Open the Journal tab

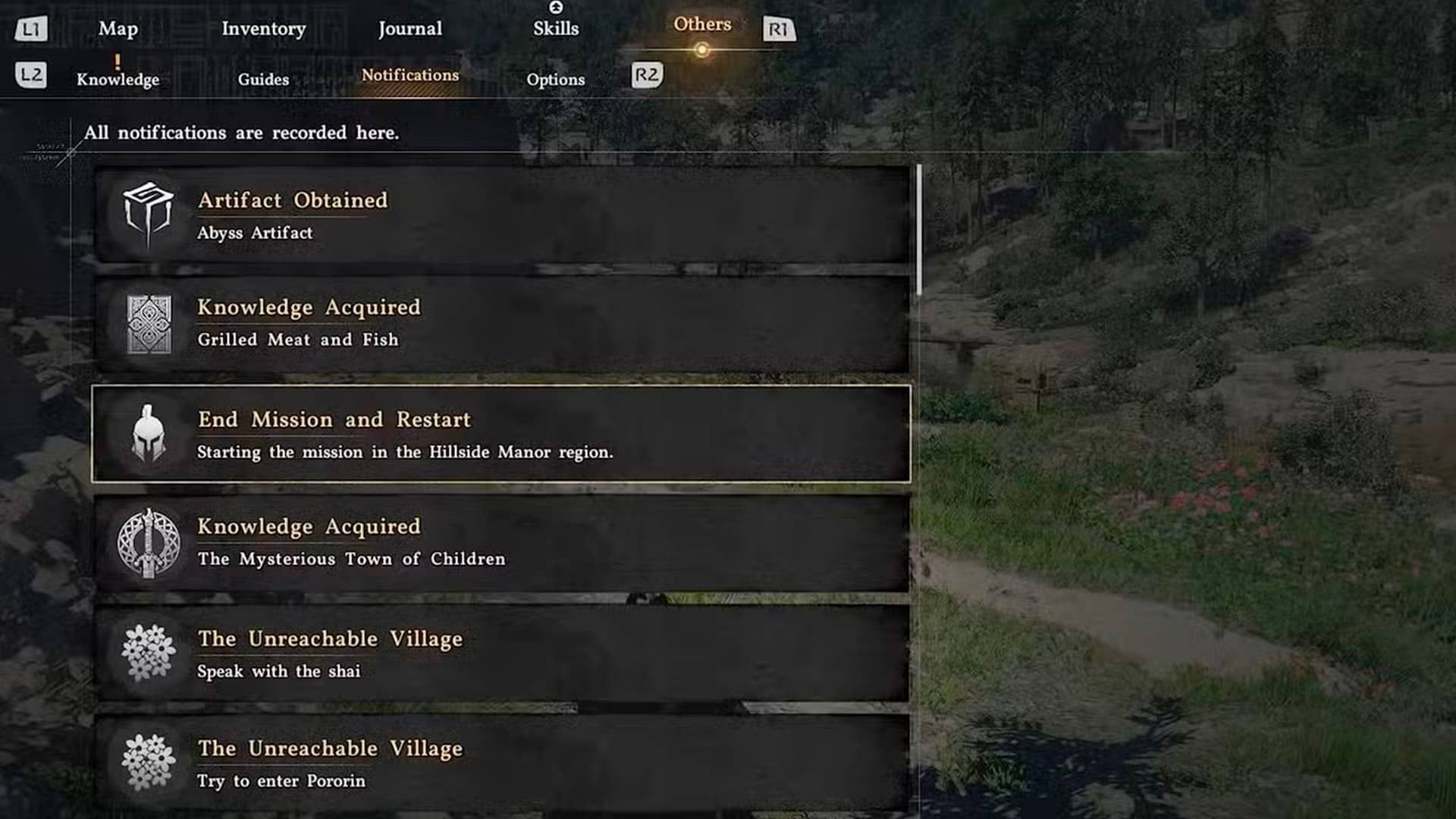[x=409, y=29]
